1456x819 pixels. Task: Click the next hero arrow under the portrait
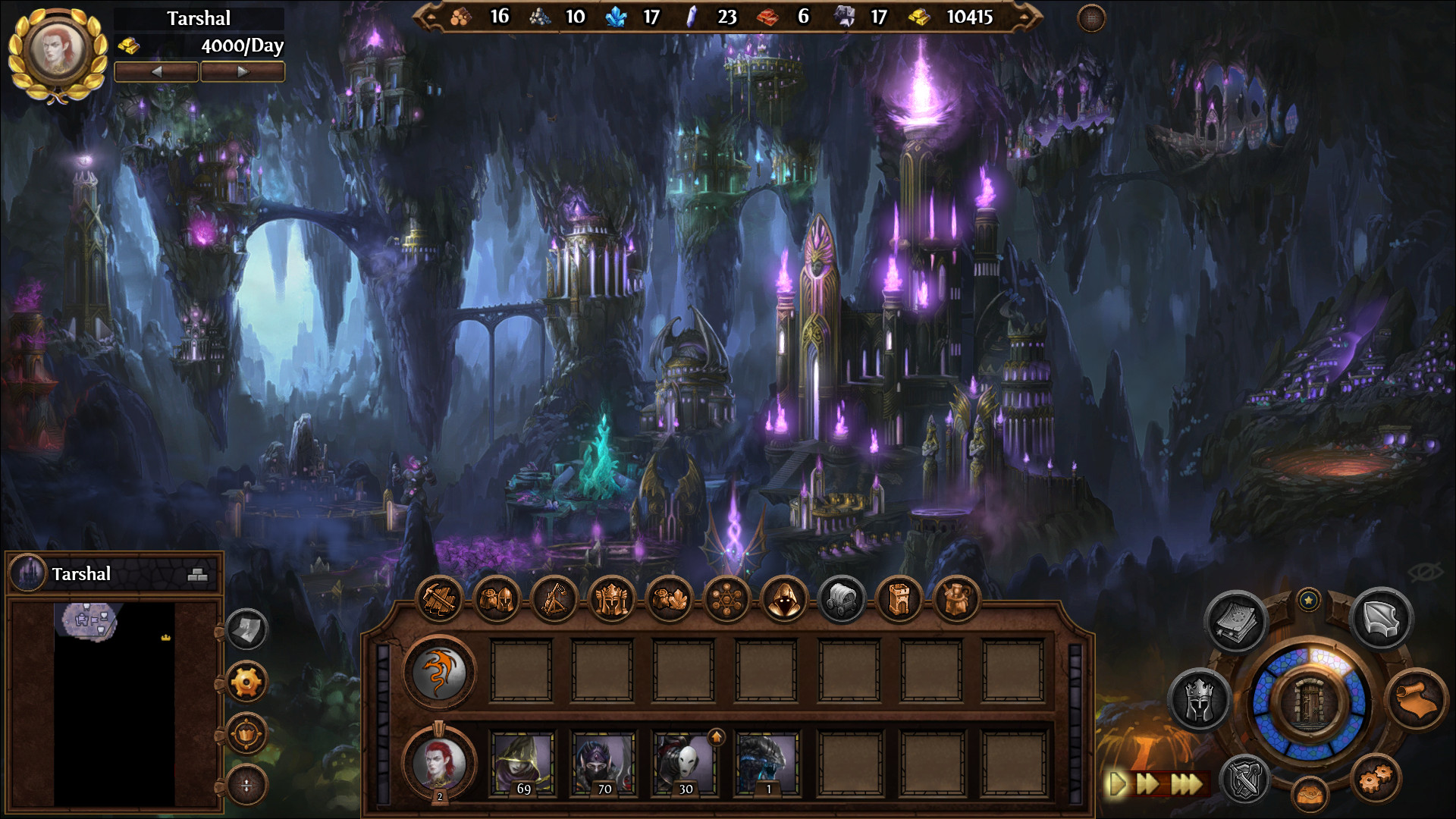[x=243, y=71]
